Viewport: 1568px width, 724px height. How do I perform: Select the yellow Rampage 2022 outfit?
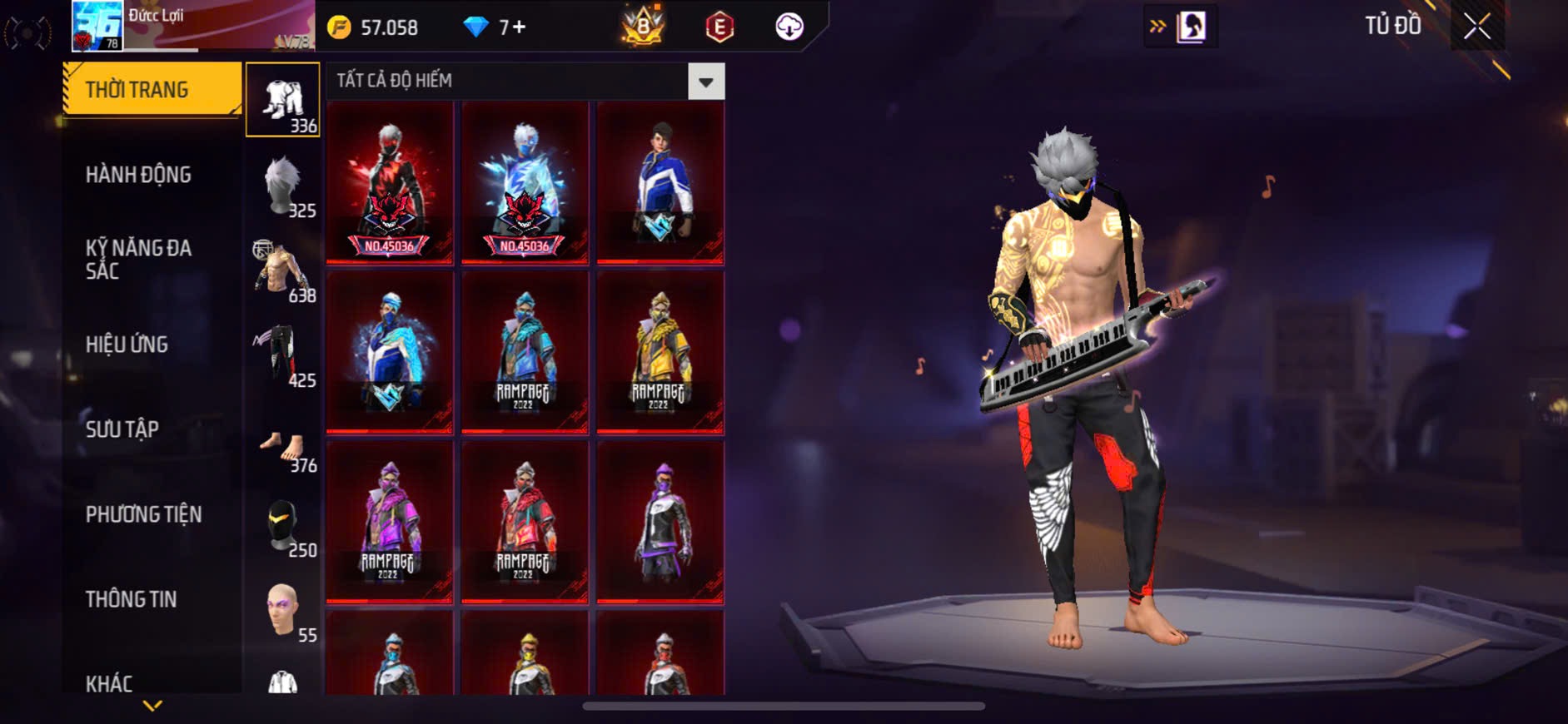(x=660, y=352)
